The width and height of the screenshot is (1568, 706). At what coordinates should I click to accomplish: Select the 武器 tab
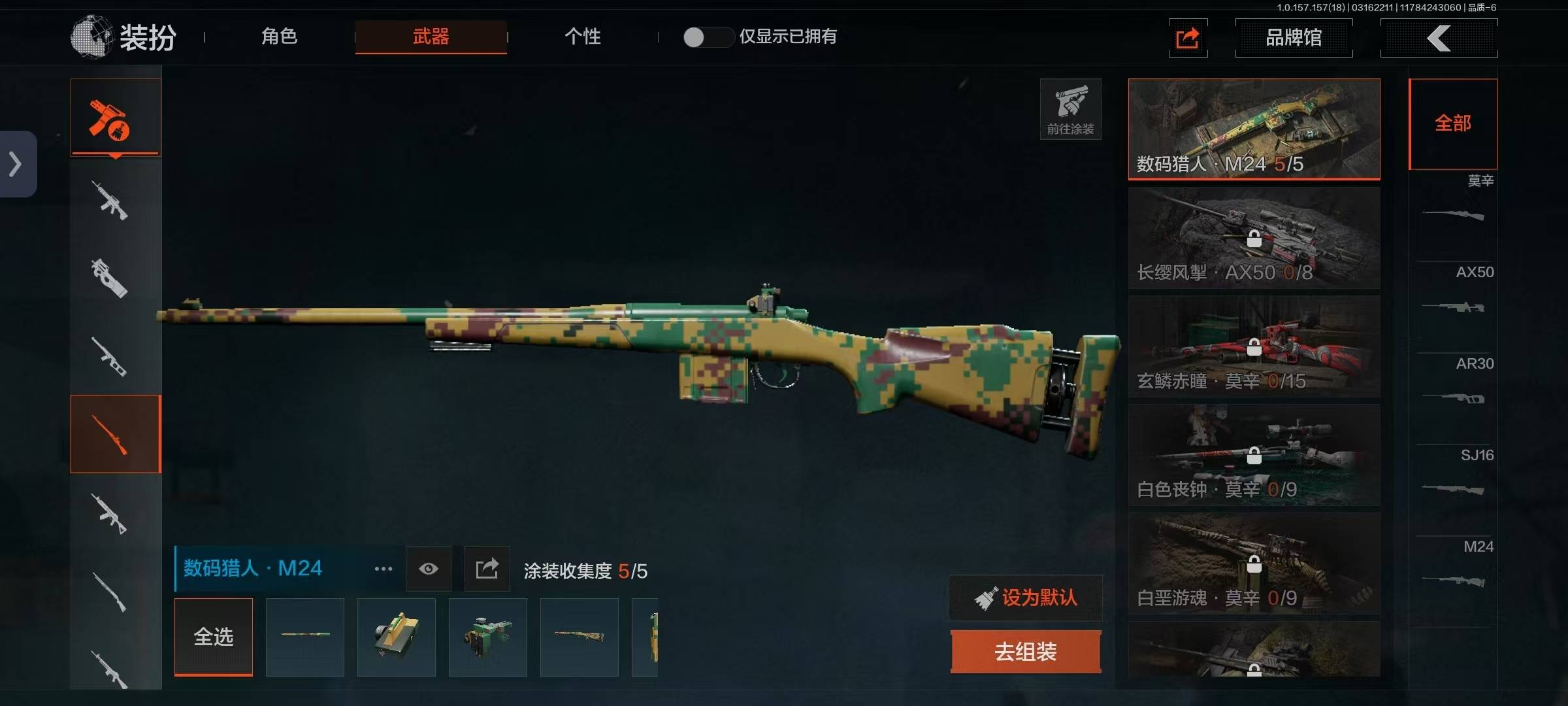431,37
